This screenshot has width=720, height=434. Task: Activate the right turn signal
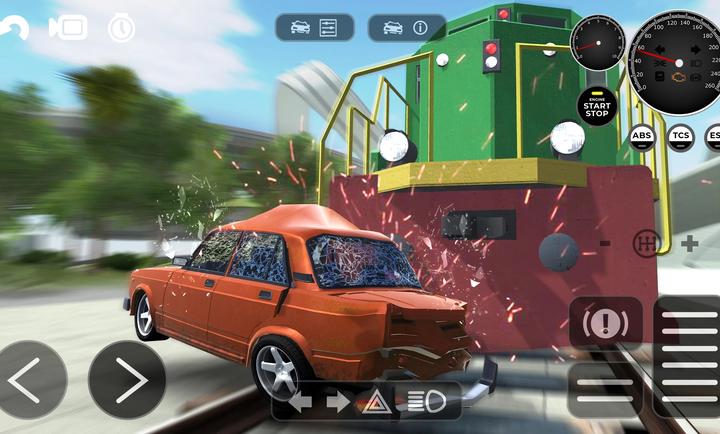[338, 402]
